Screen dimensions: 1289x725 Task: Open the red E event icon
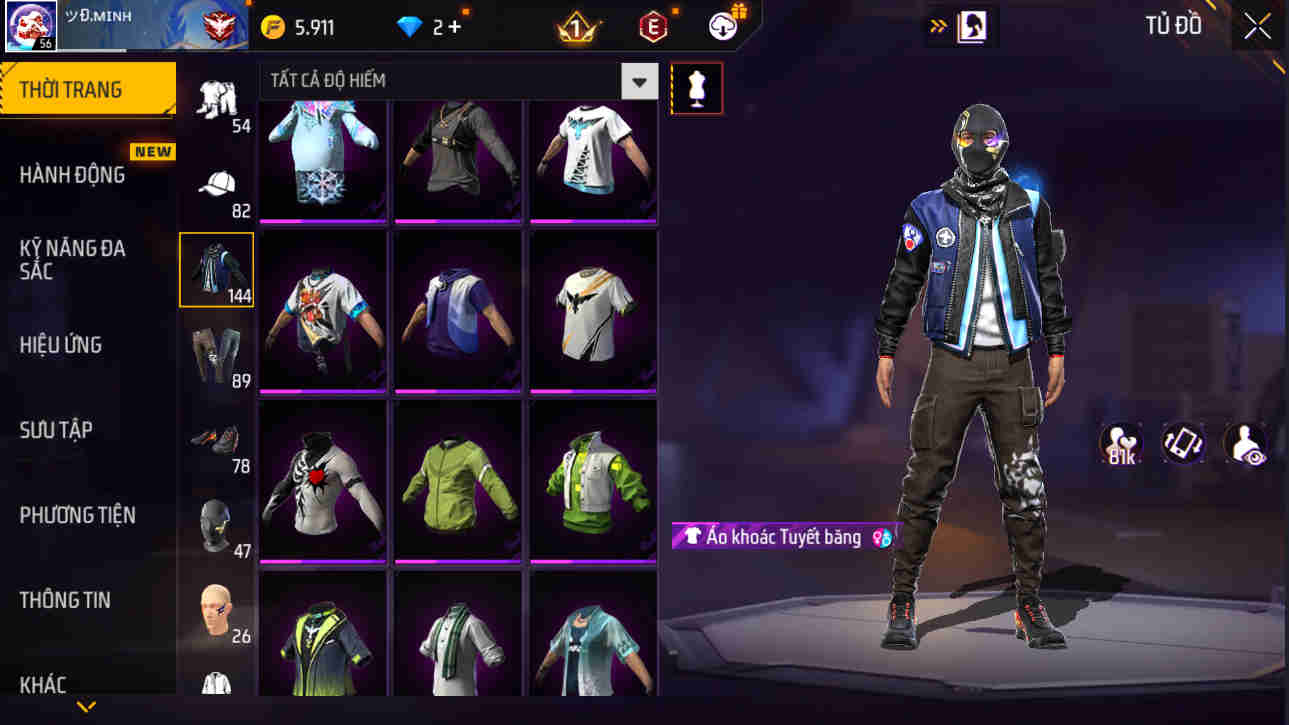655,27
